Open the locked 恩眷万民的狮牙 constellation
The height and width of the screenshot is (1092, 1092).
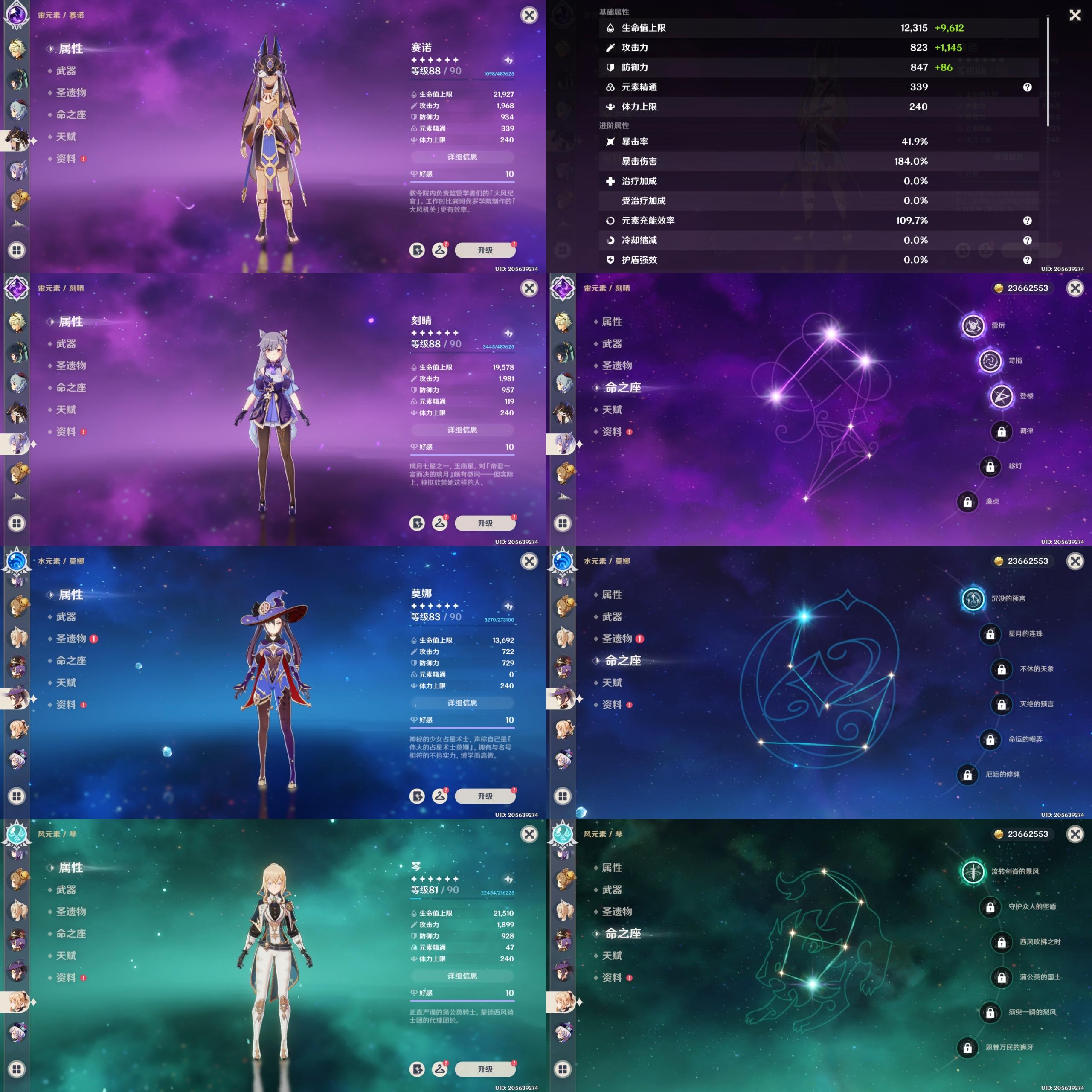pos(967,1047)
